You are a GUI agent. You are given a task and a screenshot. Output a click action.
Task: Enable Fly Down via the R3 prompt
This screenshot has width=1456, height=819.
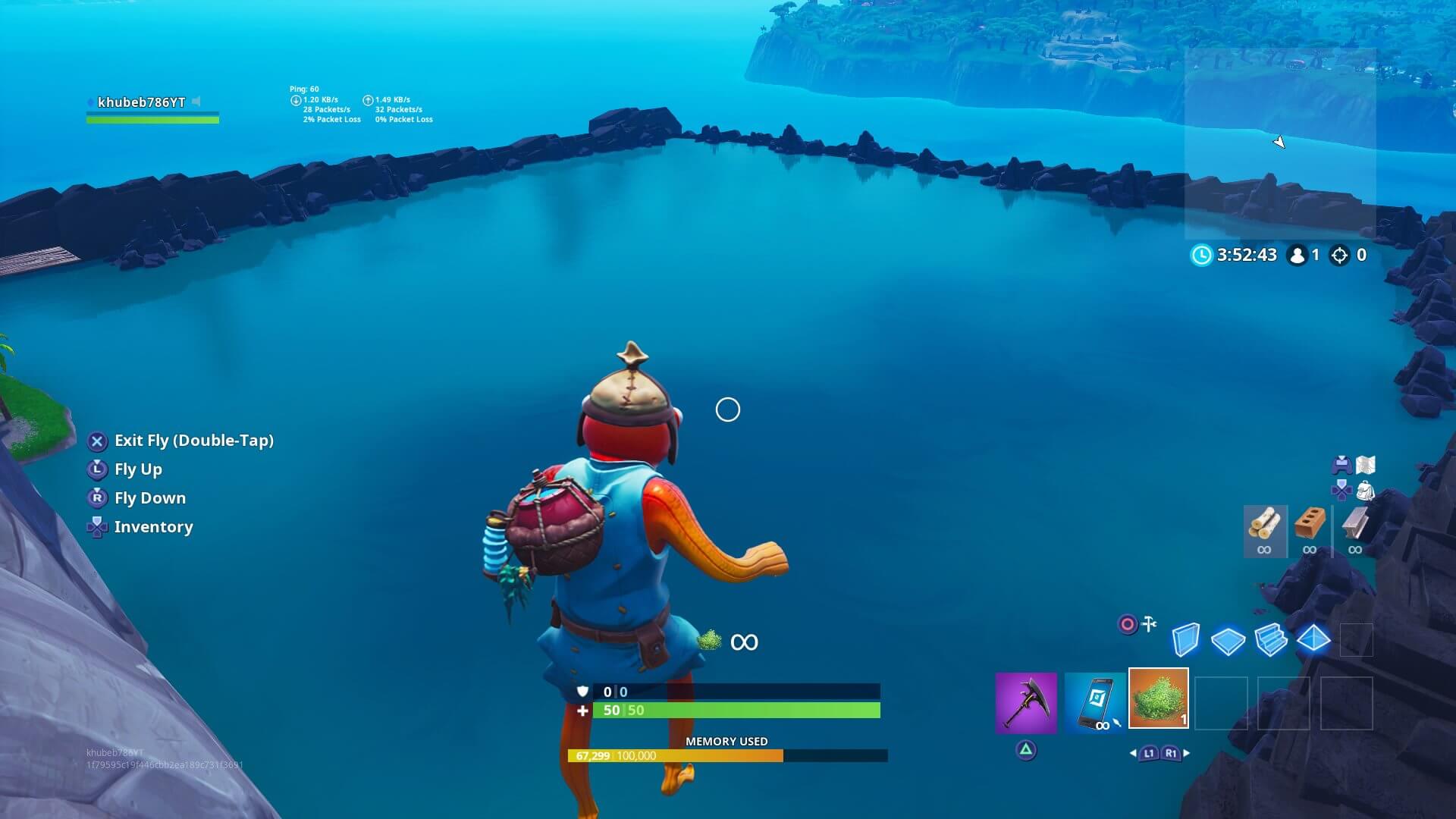pyautogui.click(x=96, y=497)
